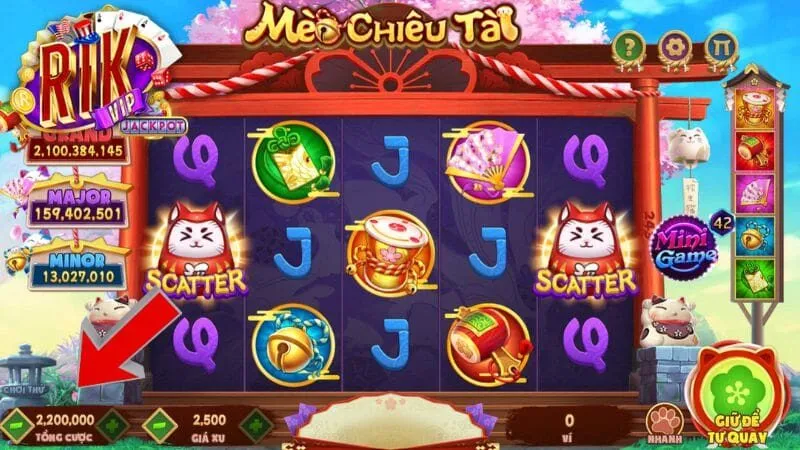Toggle the Nhanh fast-spin paw button
The width and height of the screenshot is (800, 450).
click(663, 422)
